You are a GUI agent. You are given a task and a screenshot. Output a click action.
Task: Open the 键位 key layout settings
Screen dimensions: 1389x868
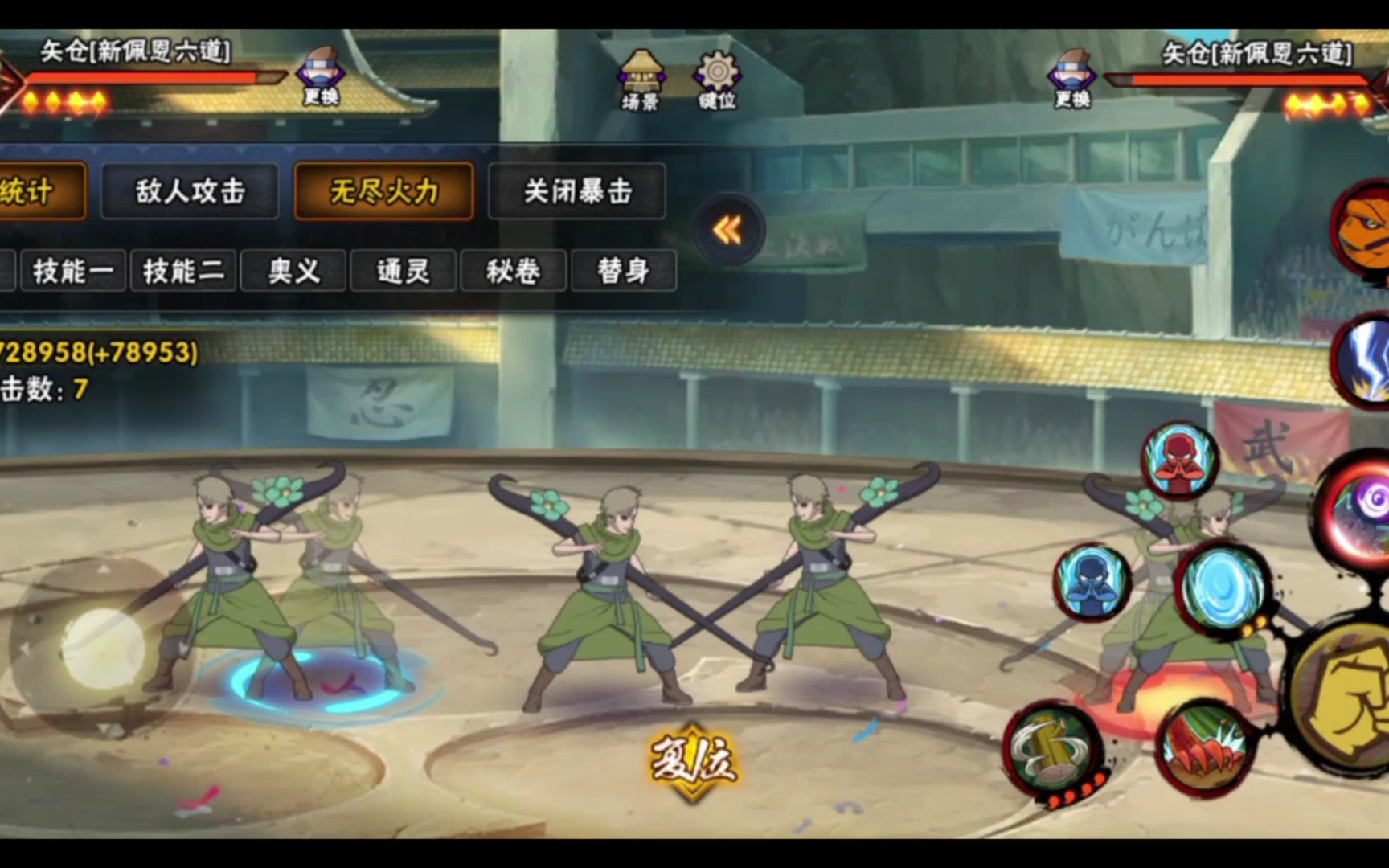pos(717,80)
